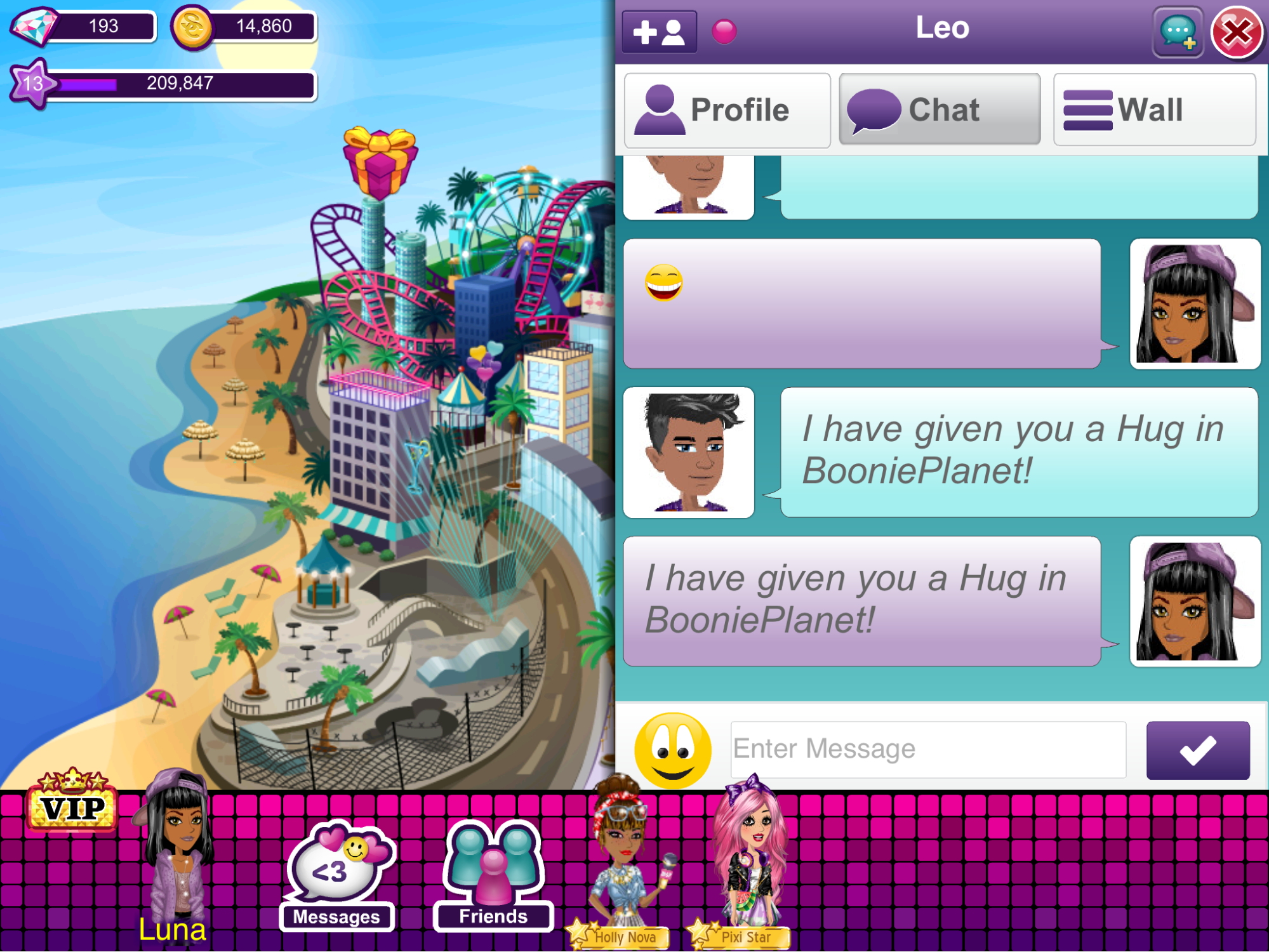
Task: Close Leo's chat panel
Action: pyautogui.click(x=1235, y=32)
